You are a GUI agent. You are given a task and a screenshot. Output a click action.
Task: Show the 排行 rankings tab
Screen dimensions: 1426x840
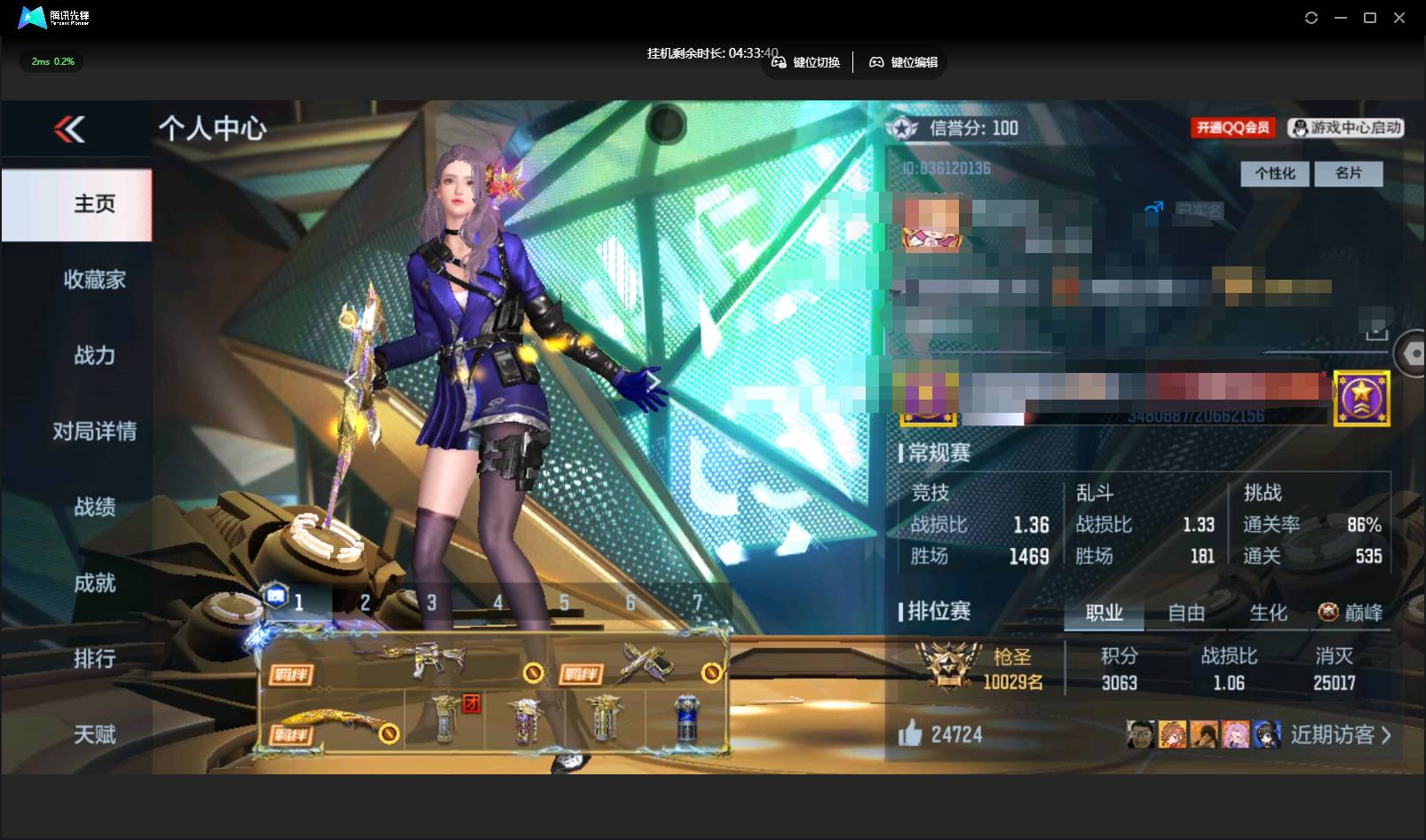coord(94,658)
